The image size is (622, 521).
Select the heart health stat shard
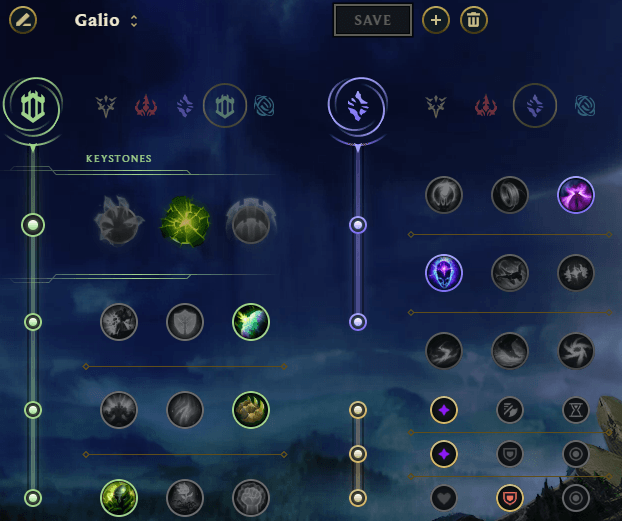pyautogui.click(x=444, y=497)
